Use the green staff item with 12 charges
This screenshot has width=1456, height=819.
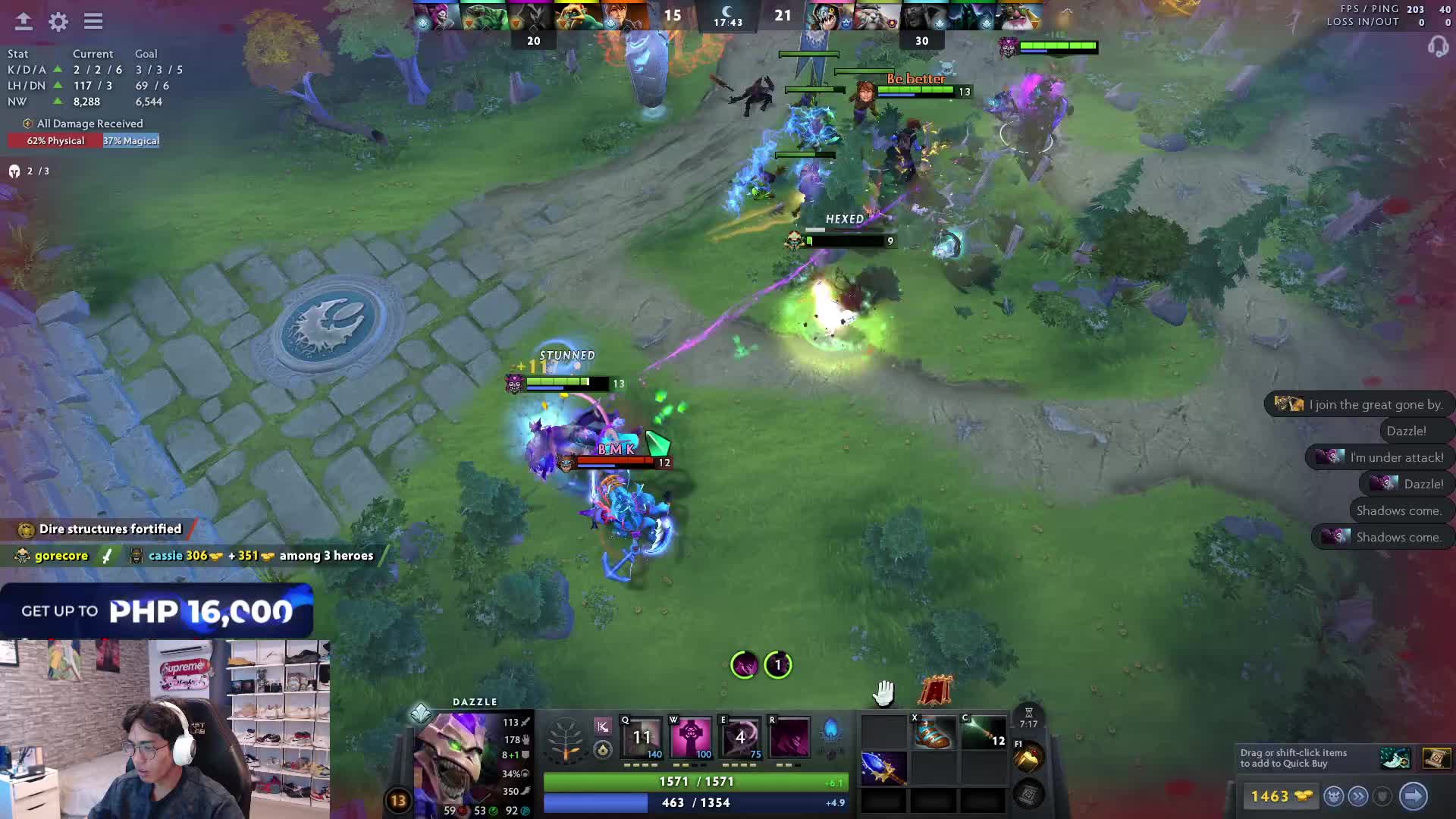[983, 733]
